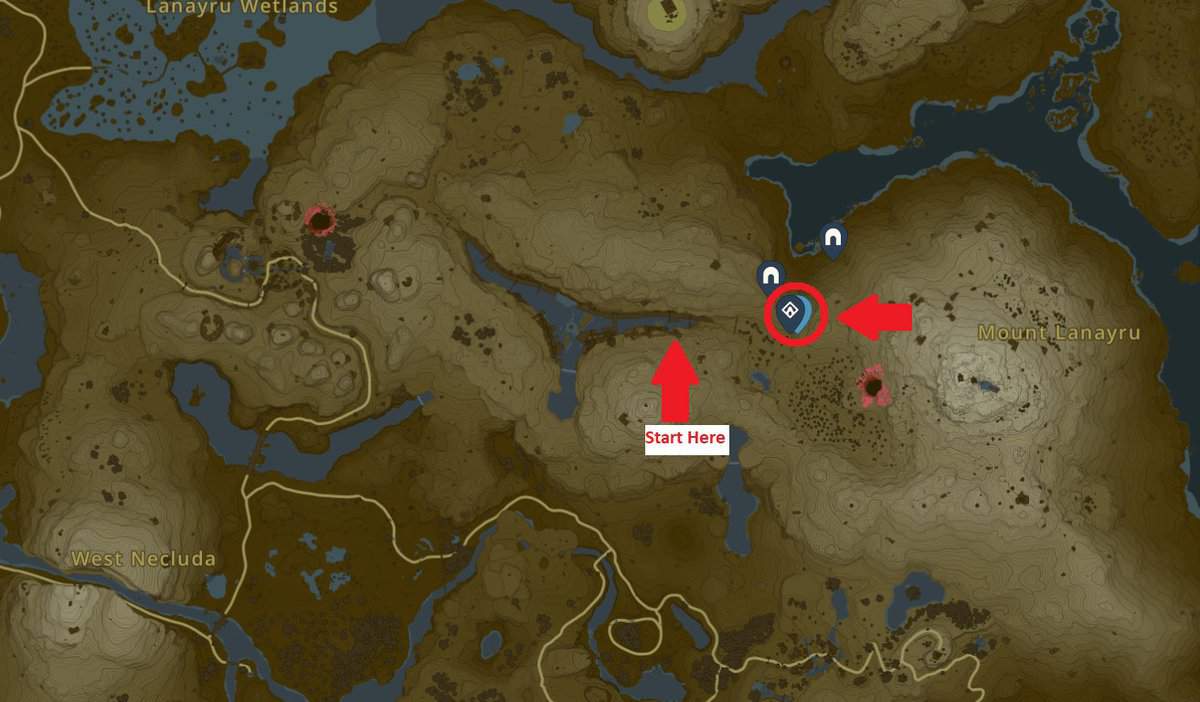The height and width of the screenshot is (702, 1200).
Task: Click the cave marker touching the shrine pin
Action: pyautogui.click(x=769, y=274)
